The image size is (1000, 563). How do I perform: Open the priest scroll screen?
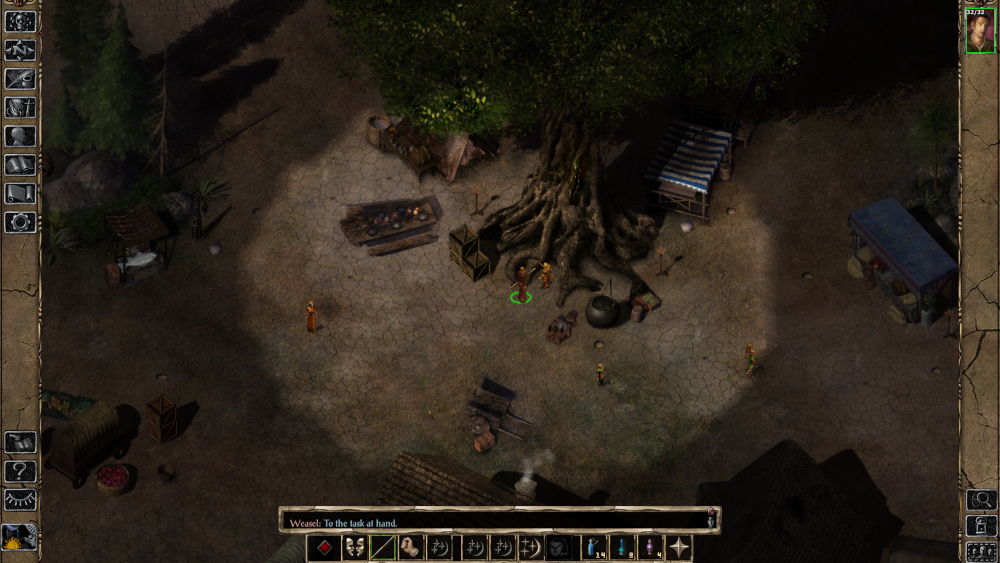tap(20, 193)
